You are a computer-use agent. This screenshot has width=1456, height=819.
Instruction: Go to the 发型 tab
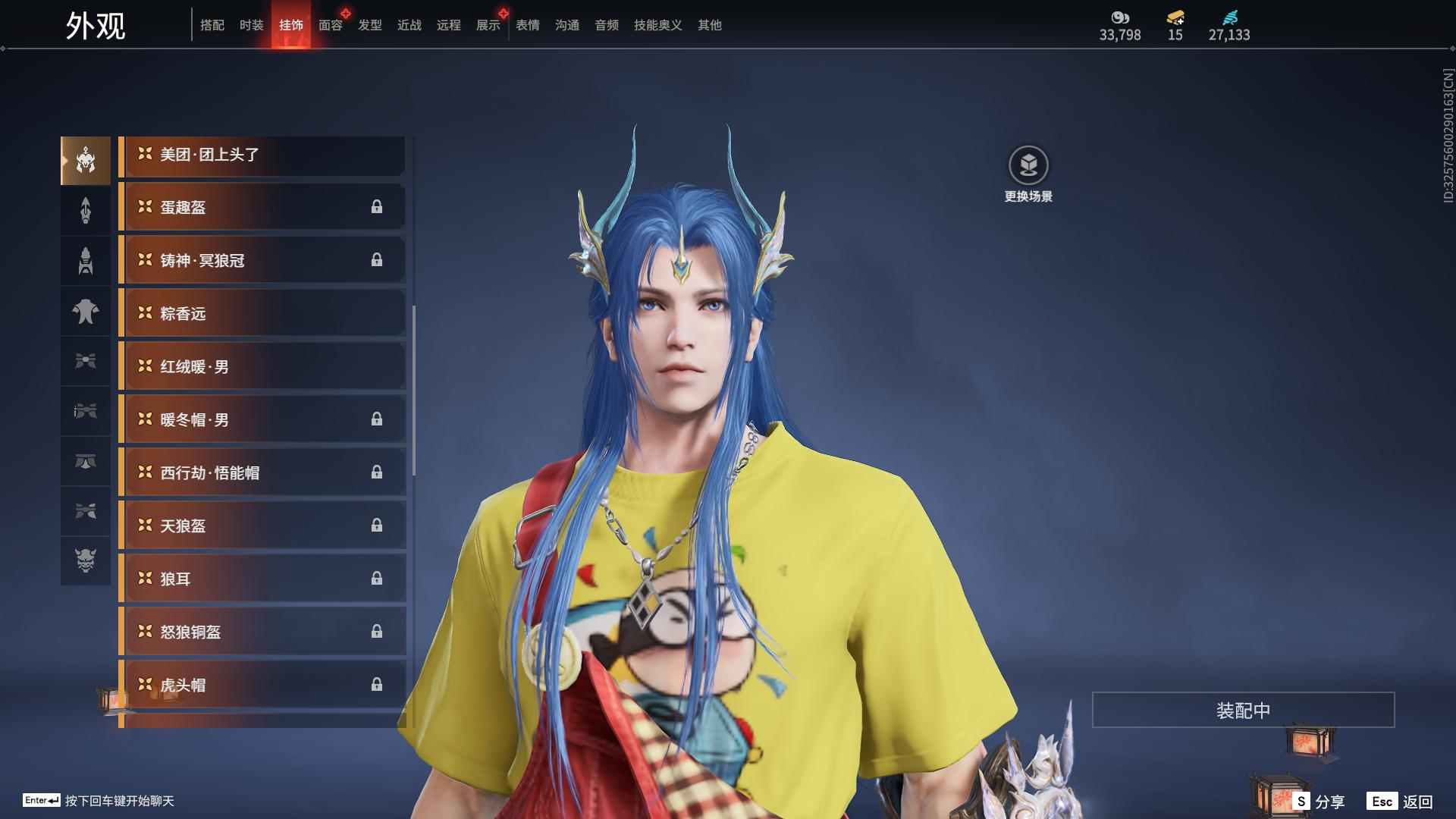(370, 25)
